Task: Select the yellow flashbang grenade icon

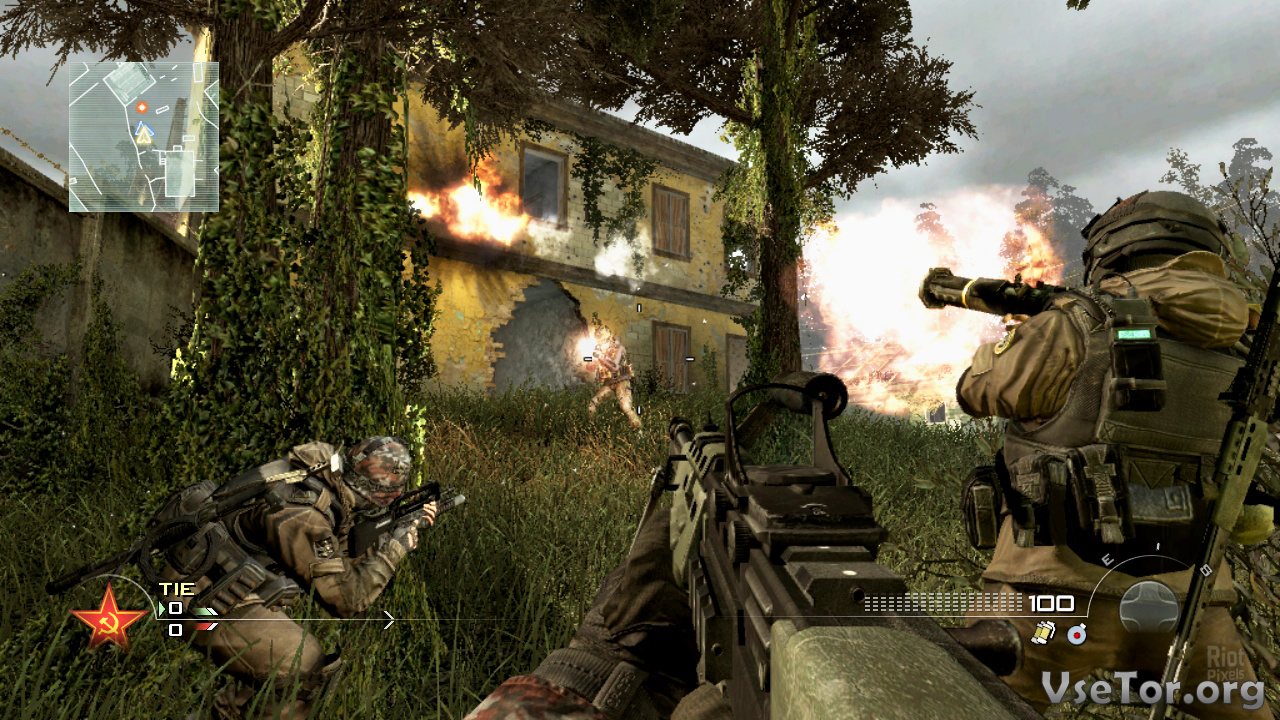Action: (1044, 633)
